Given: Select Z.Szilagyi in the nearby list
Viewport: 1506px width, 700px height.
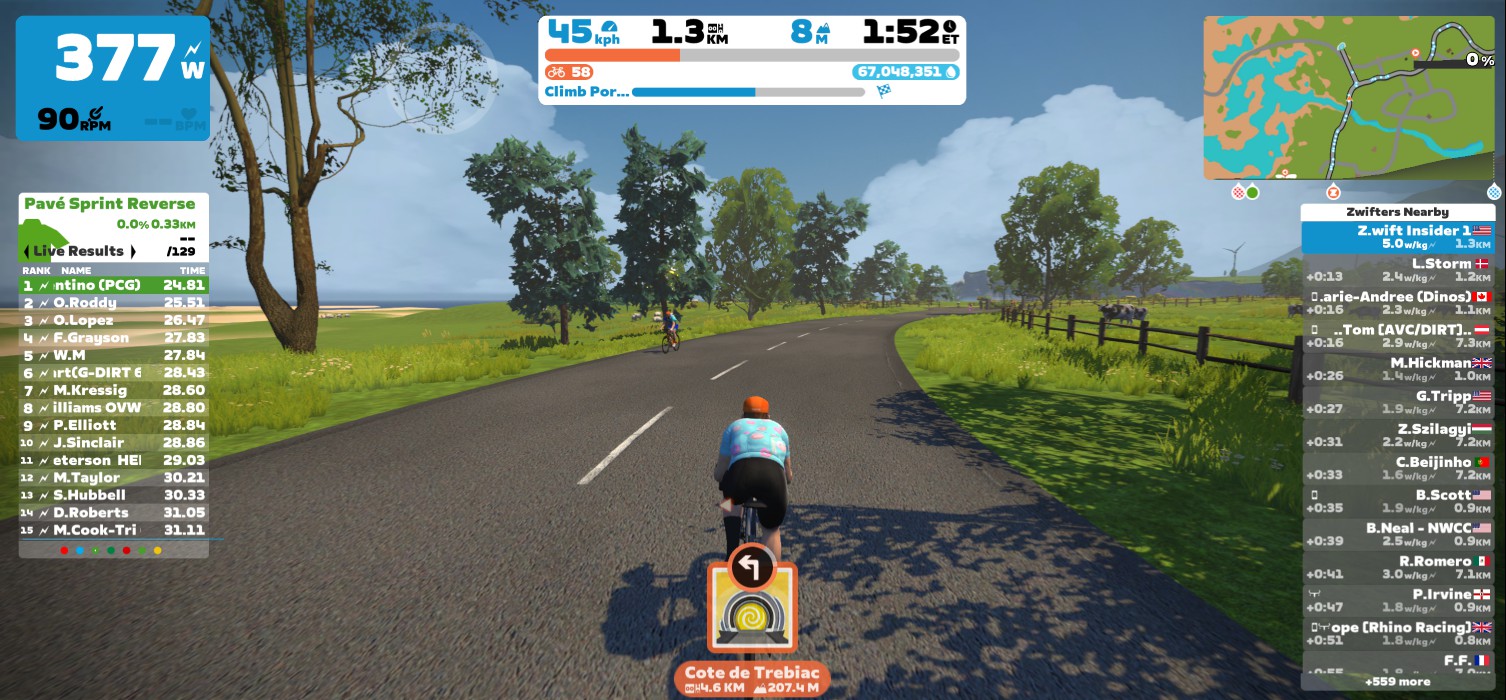Looking at the screenshot, I should click(x=1397, y=435).
